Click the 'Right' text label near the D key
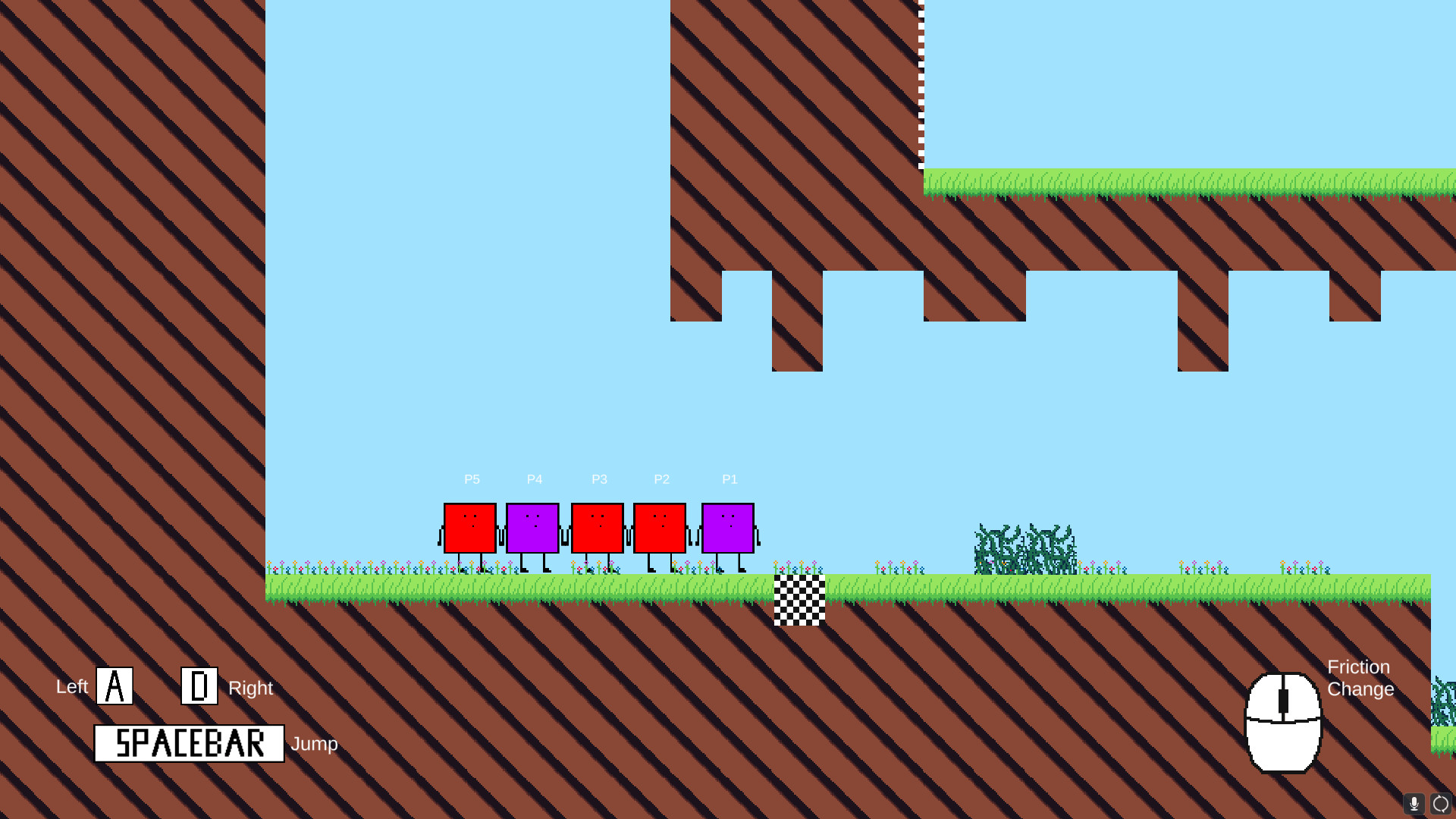 pyautogui.click(x=250, y=689)
